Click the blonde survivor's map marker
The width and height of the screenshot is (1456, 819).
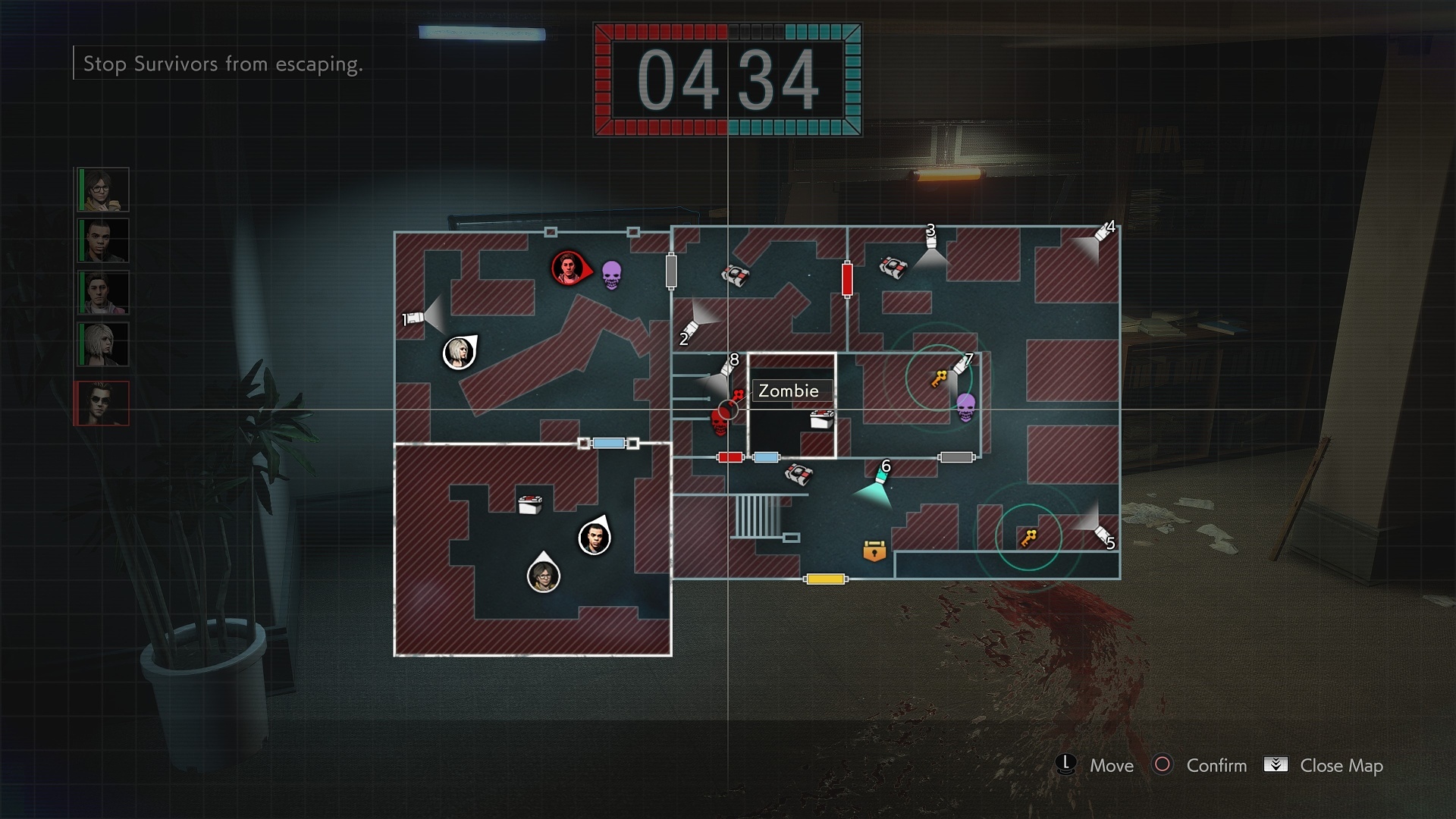point(459,353)
